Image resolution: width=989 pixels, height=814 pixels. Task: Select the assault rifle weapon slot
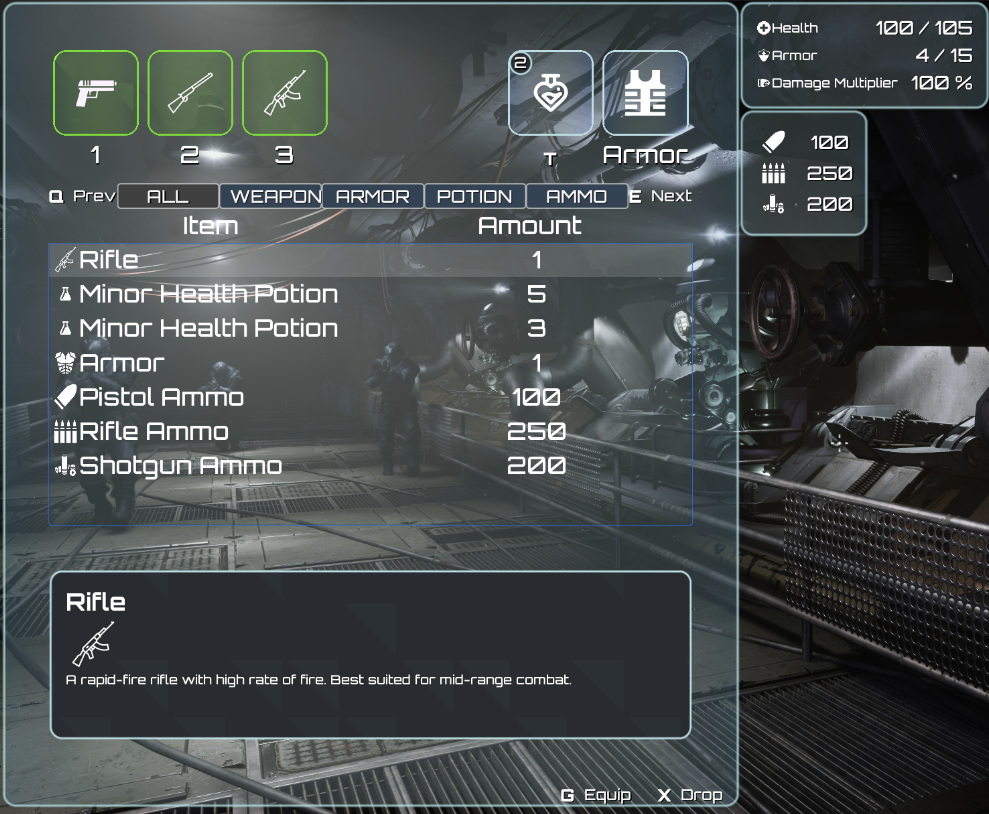285,93
